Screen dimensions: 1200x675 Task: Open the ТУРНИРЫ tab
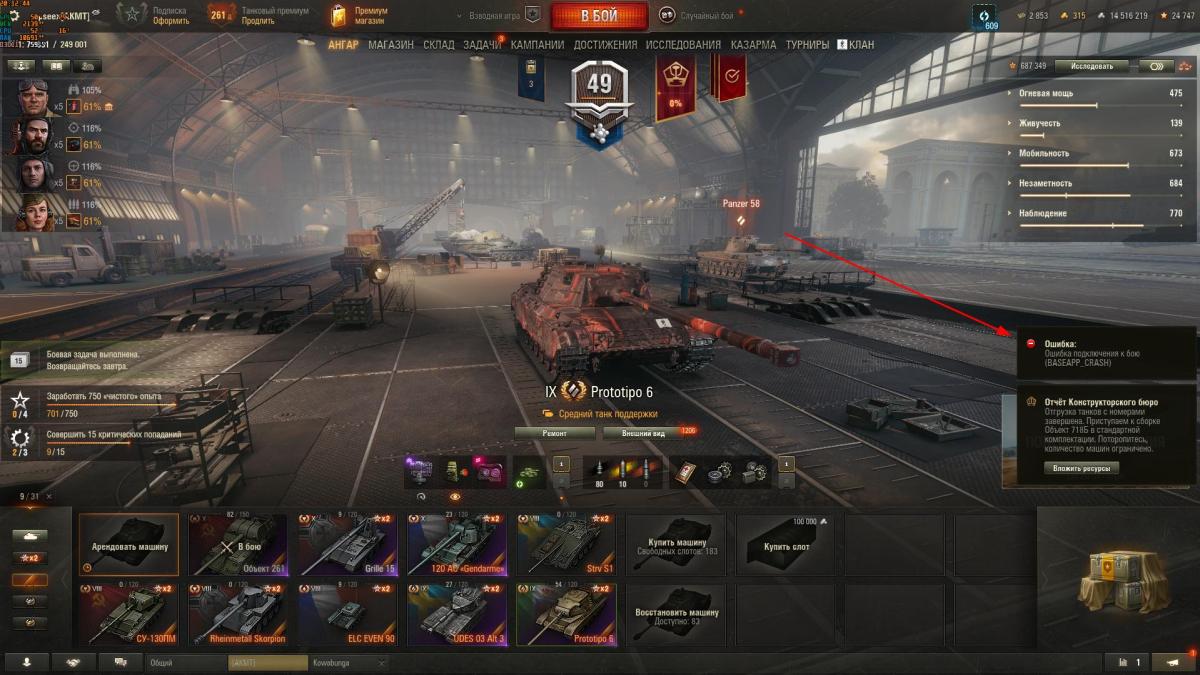pos(807,45)
